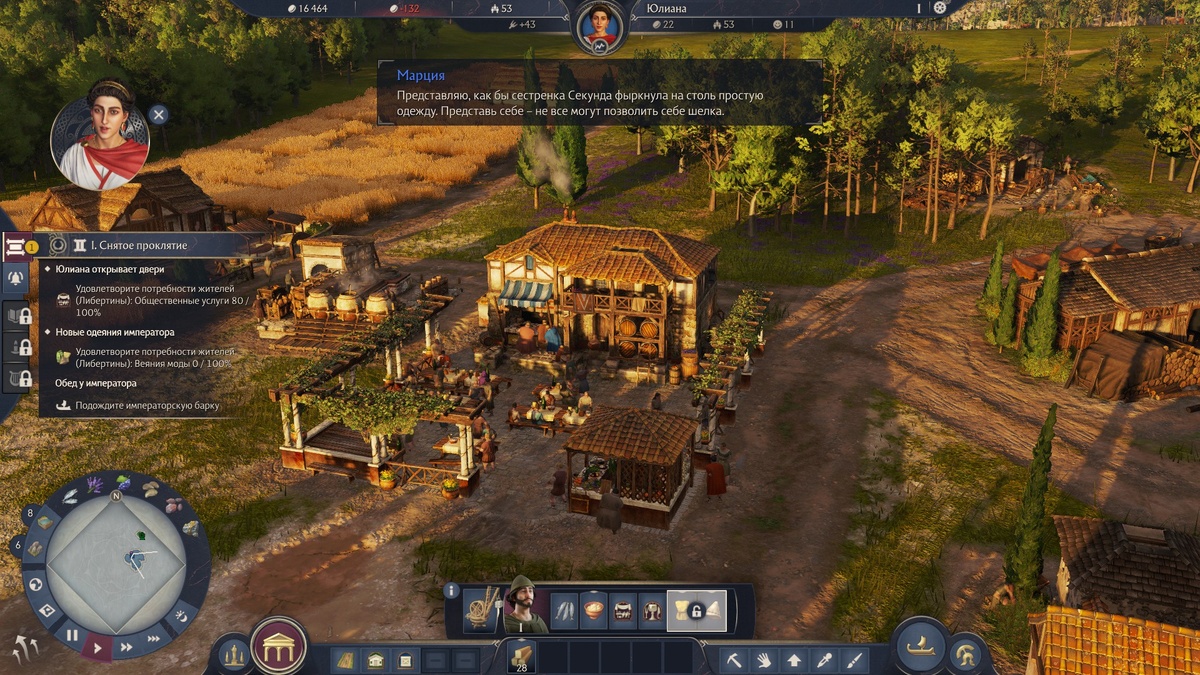
Task: Open the world globe view from minimap ring
Action: tap(36, 584)
